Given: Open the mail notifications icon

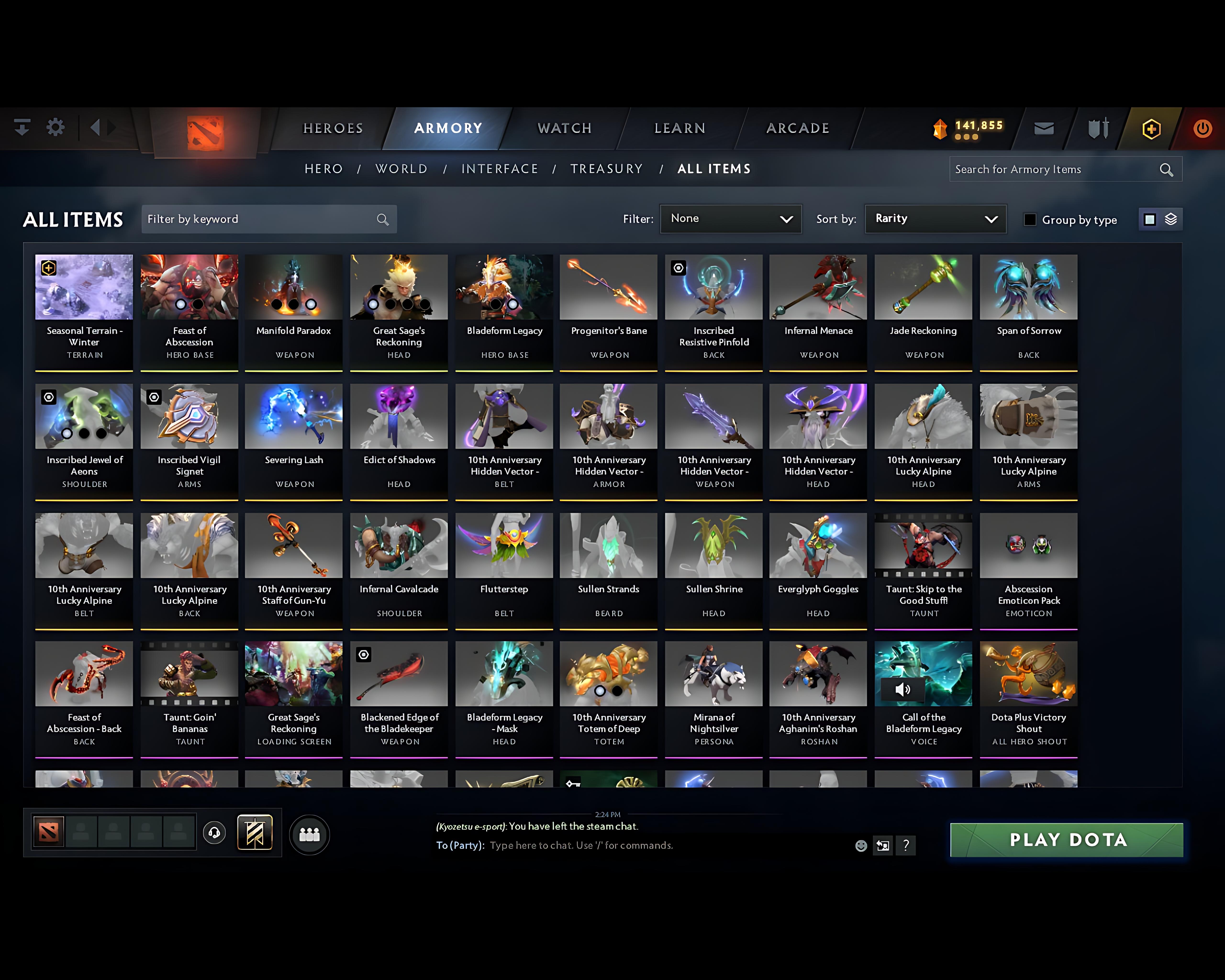Looking at the screenshot, I should (1044, 128).
